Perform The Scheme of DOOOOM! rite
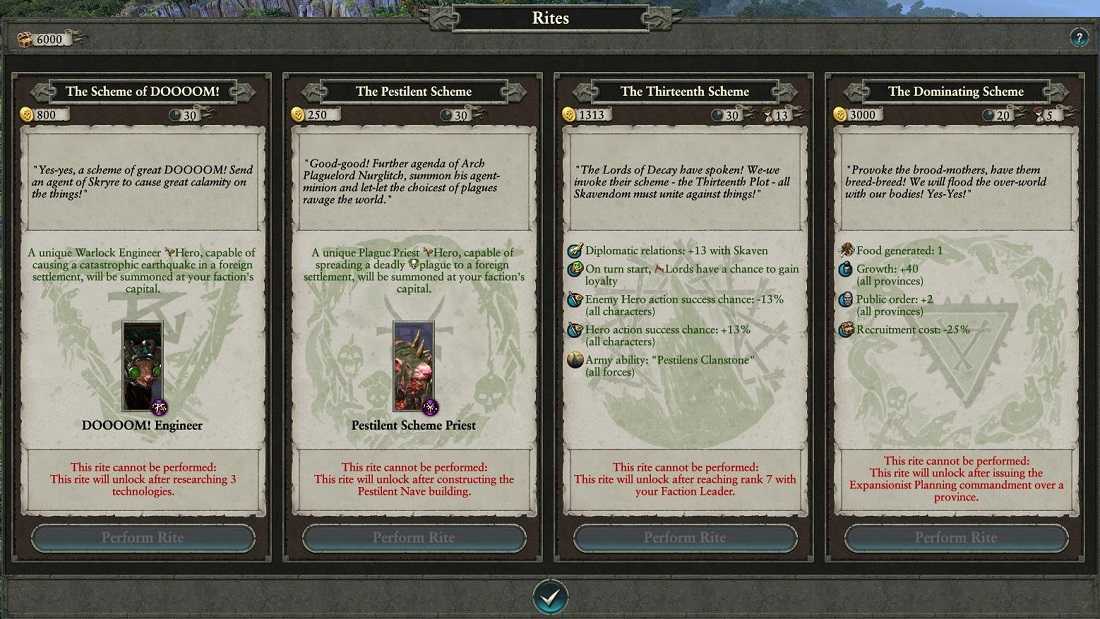This screenshot has width=1100, height=619. tap(143, 538)
